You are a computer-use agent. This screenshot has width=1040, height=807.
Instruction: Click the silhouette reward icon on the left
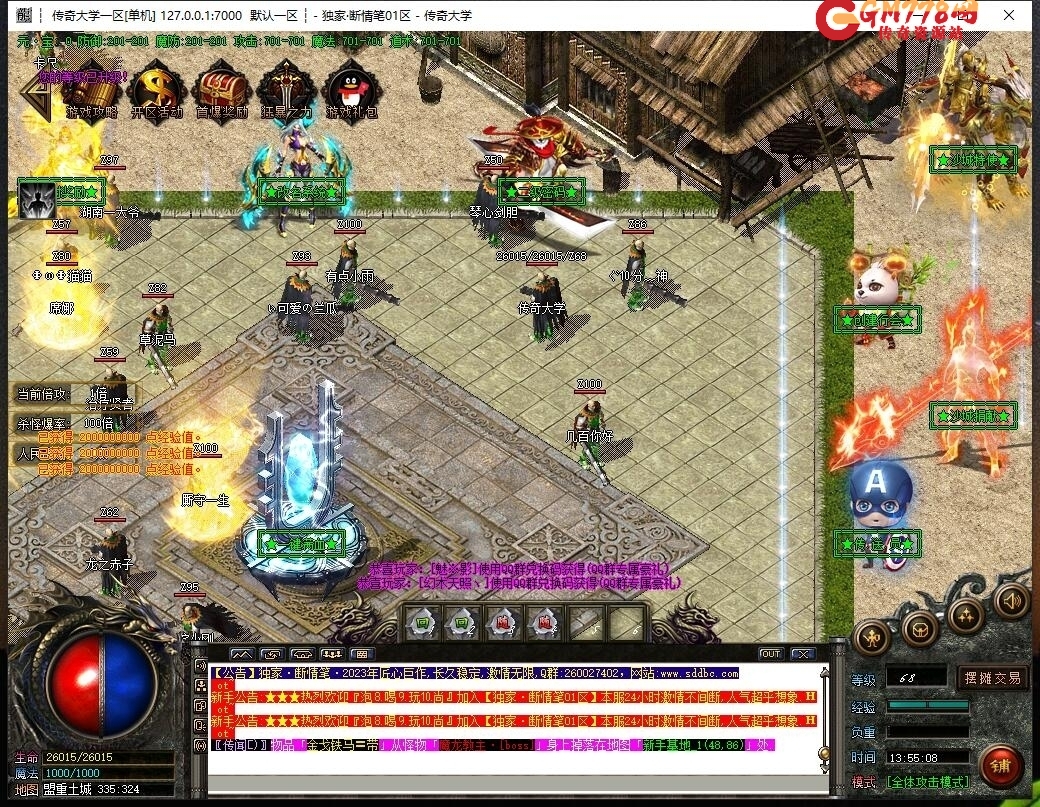[x=36, y=199]
